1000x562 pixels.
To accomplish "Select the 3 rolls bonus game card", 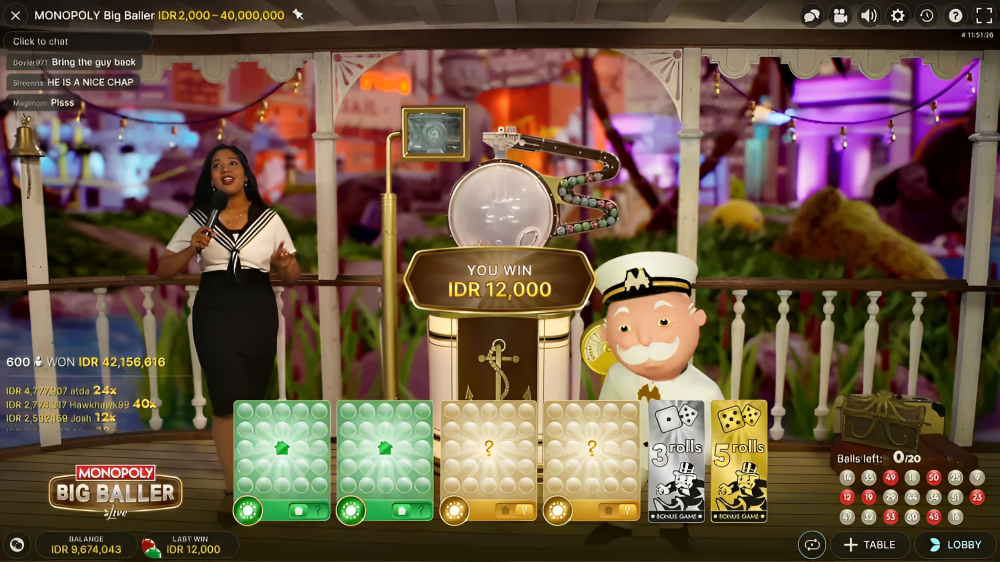I will tap(676, 461).
